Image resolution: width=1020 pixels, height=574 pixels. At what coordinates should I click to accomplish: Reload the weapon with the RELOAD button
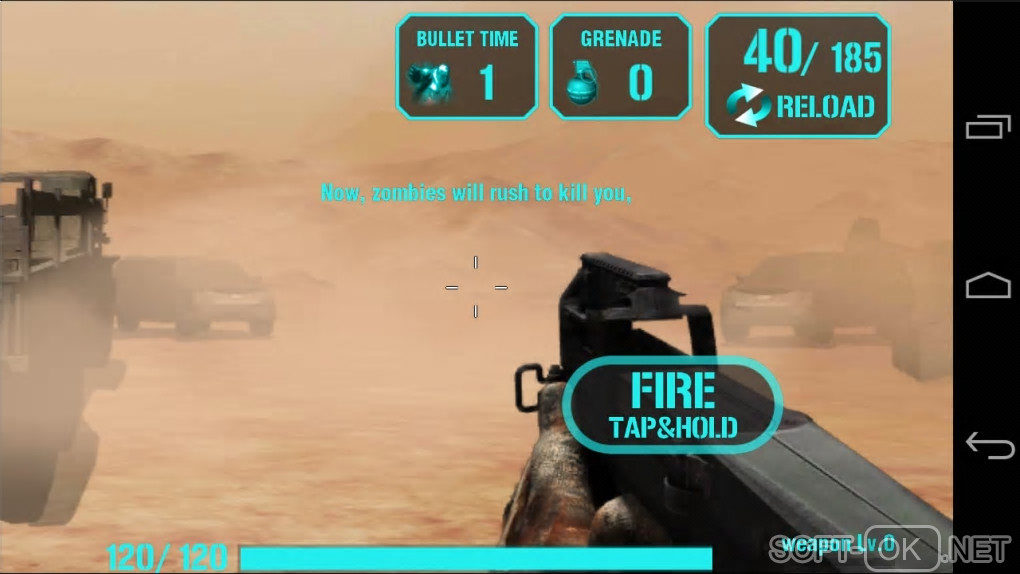[798, 76]
